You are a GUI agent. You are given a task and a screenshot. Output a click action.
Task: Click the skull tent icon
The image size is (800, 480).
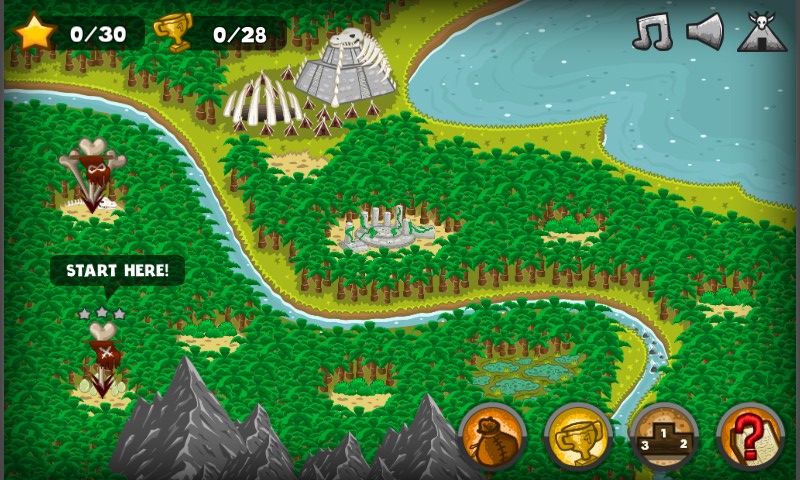click(x=762, y=32)
